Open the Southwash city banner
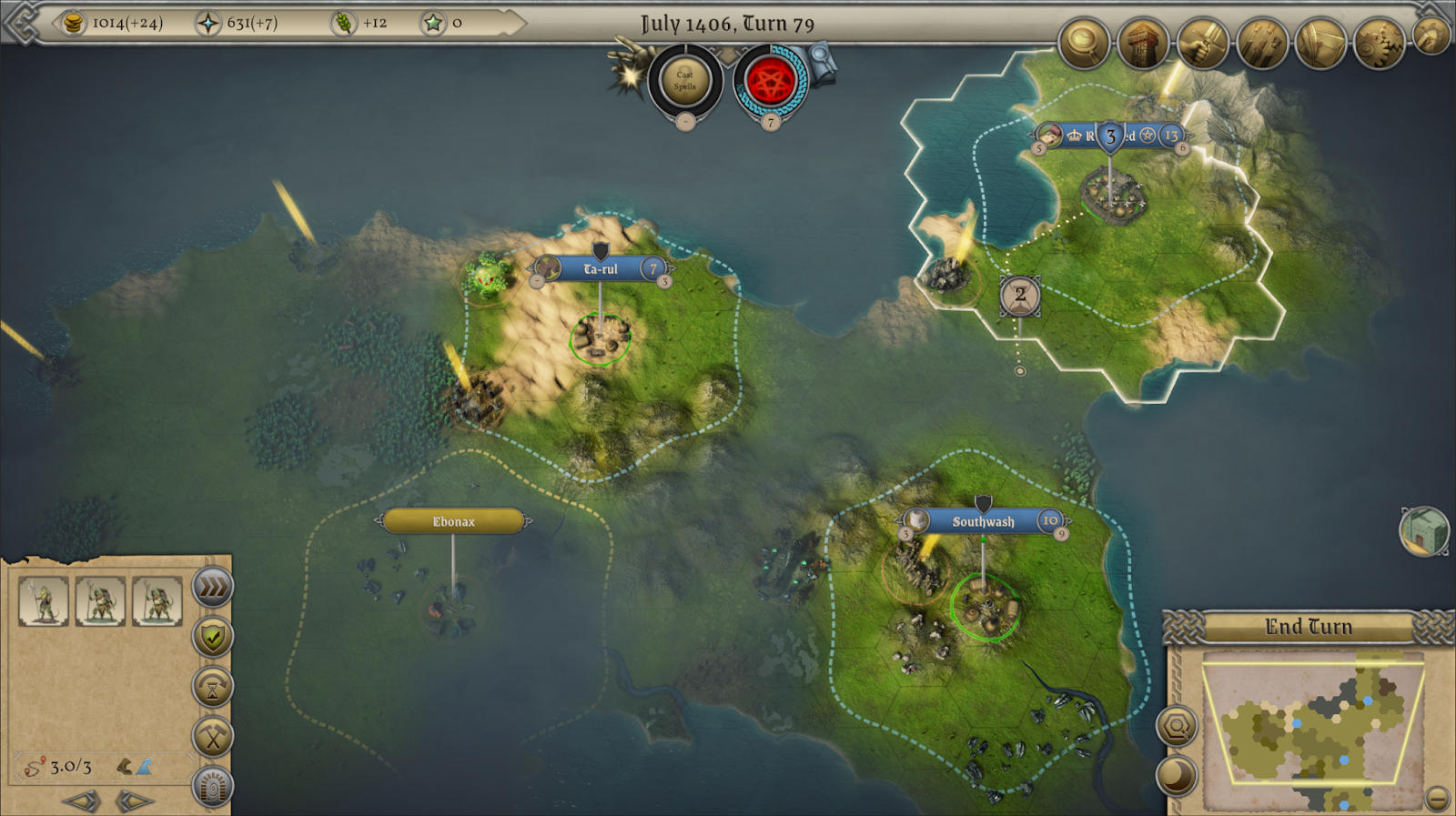The width and height of the screenshot is (1456, 816). [x=982, y=522]
